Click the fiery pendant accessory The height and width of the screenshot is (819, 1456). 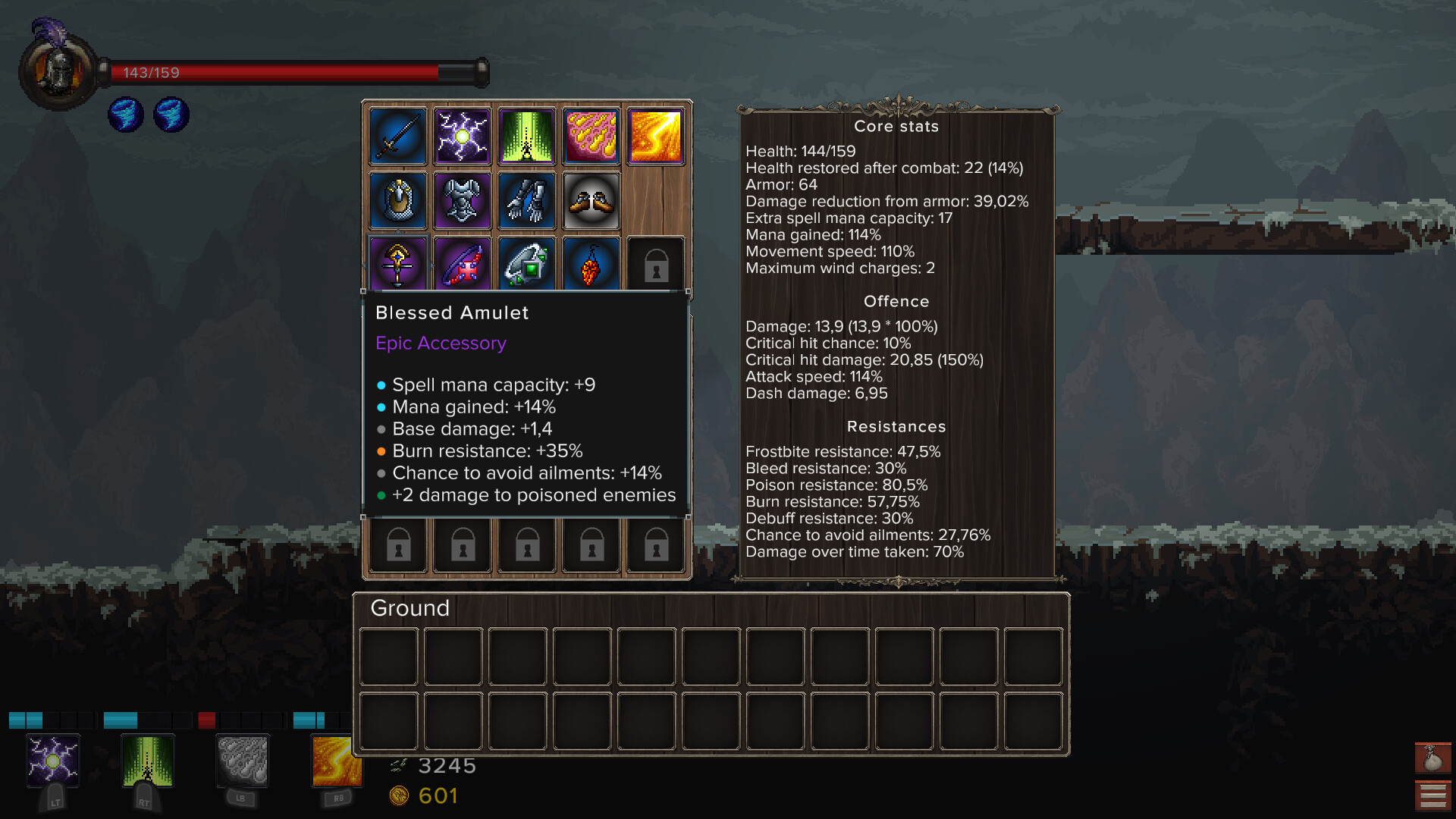[591, 265]
